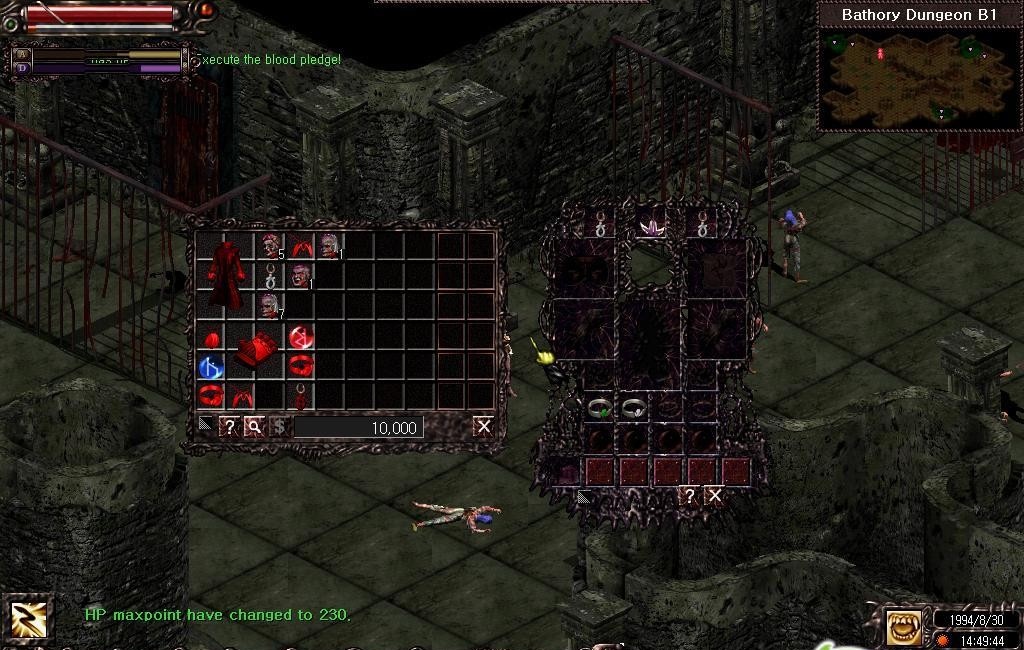Open the Bathory Dungeon B1 minimap
1024x650 pixels.
pyautogui.click(x=918, y=78)
